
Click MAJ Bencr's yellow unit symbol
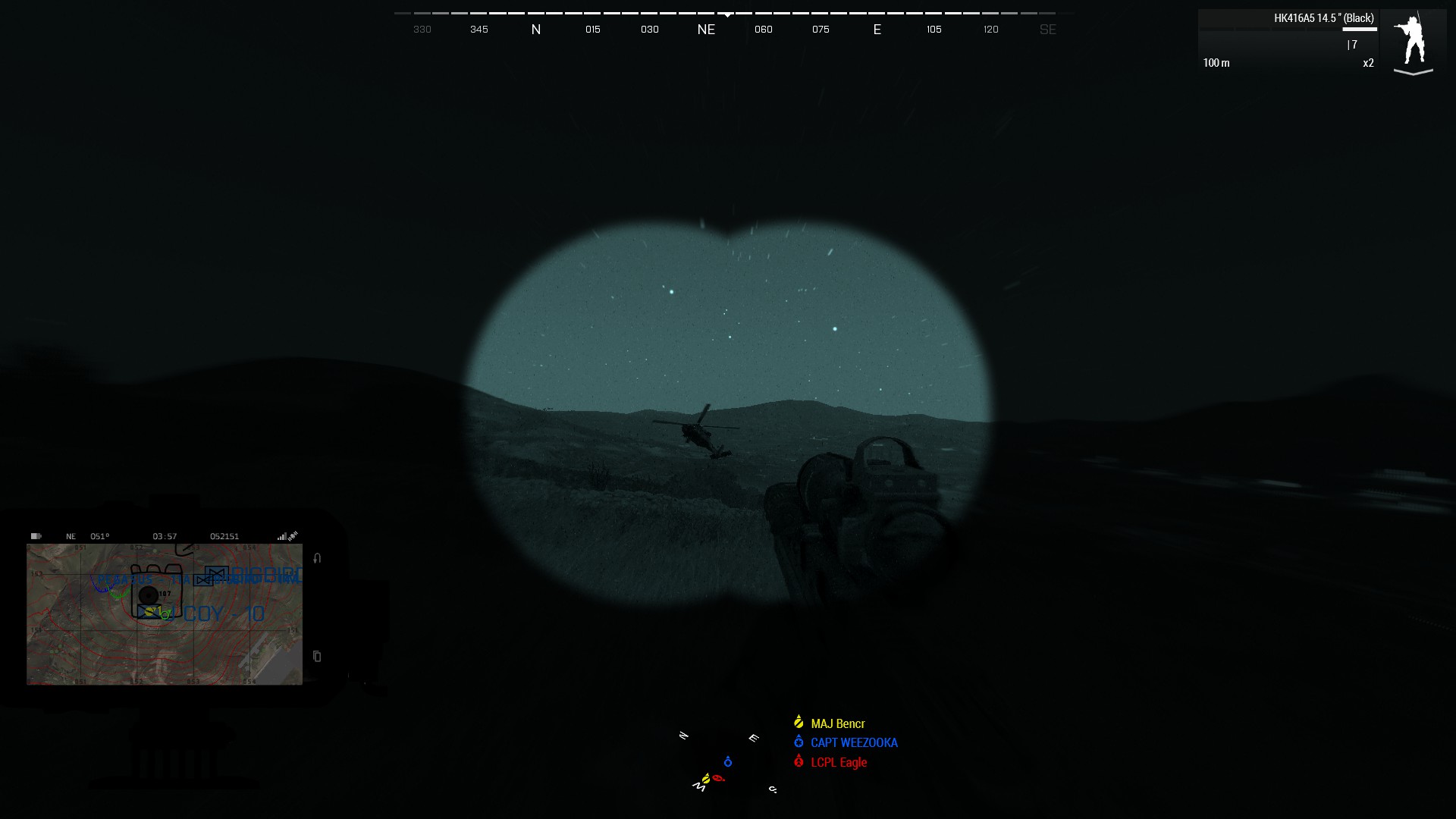[x=798, y=723]
